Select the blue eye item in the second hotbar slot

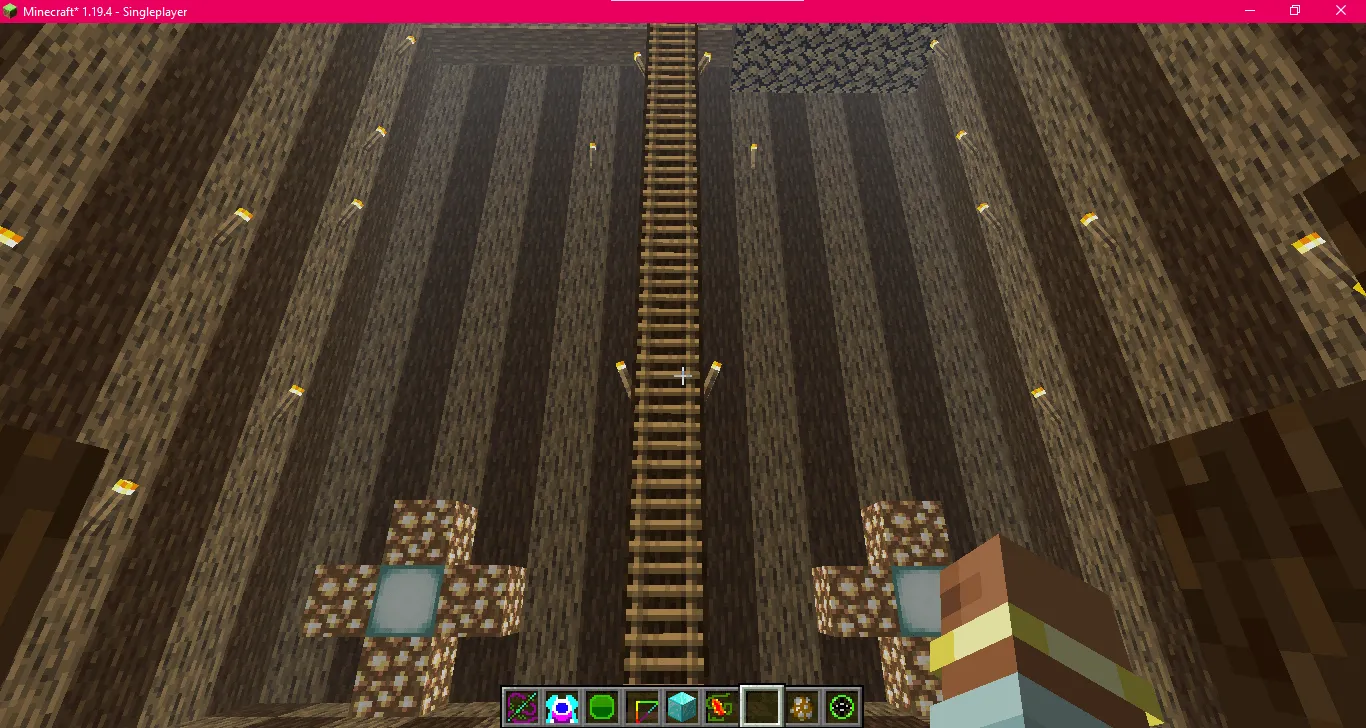click(564, 705)
